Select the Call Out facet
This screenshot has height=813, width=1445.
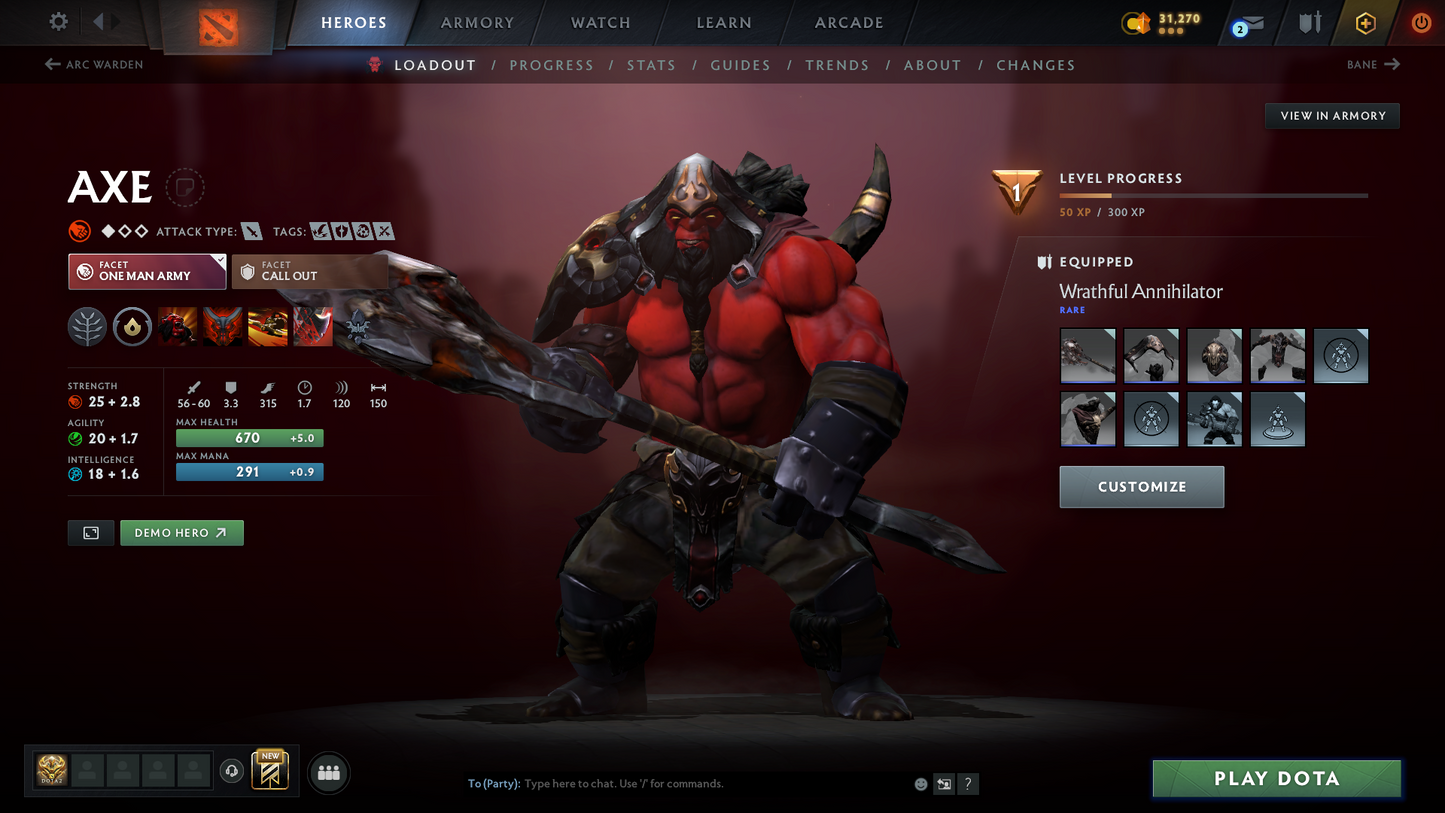coord(310,271)
